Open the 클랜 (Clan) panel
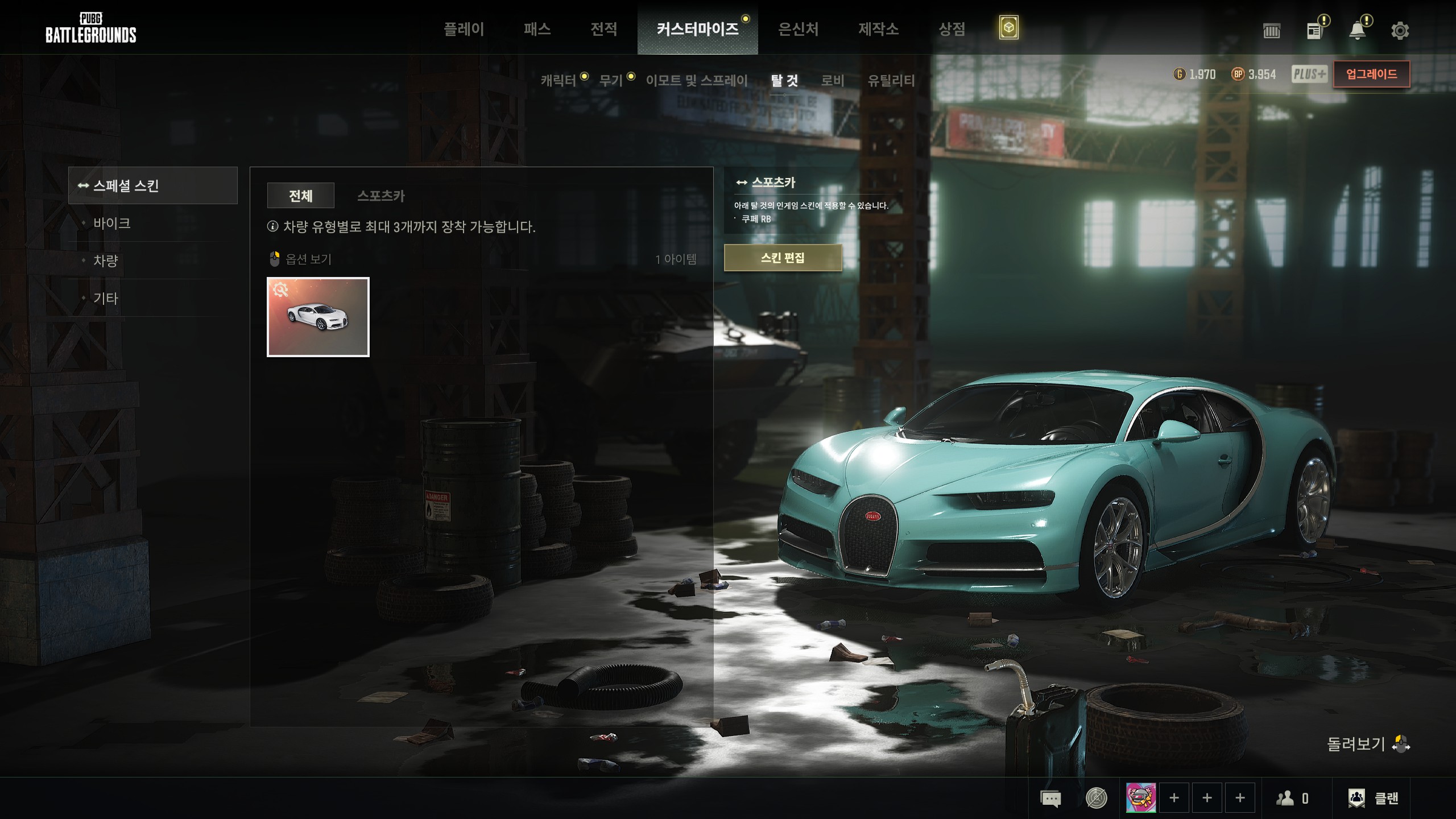Screen dimensions: 1456x819 (x=1374, y=799)
